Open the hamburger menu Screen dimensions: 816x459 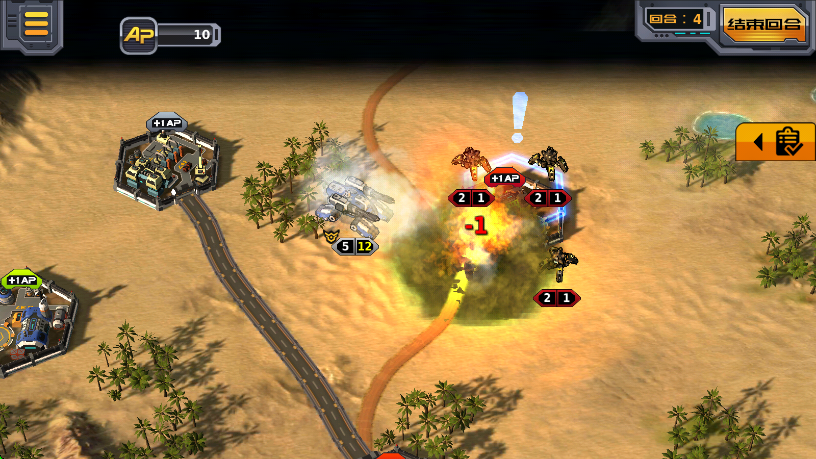36,23
